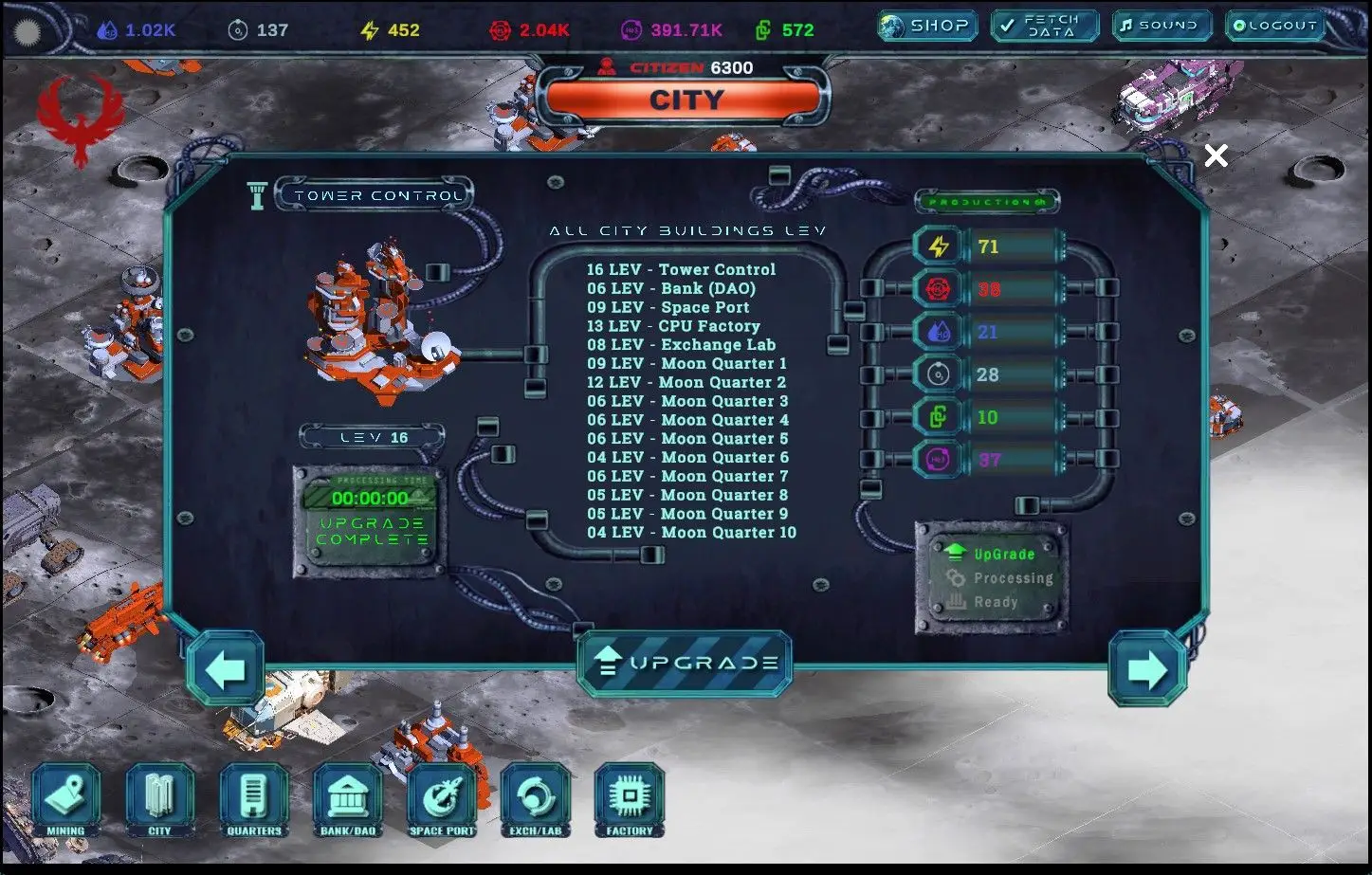Click the O2 production icon
The width and height of the screenshot is (1372, 875).
pos(938,374)
